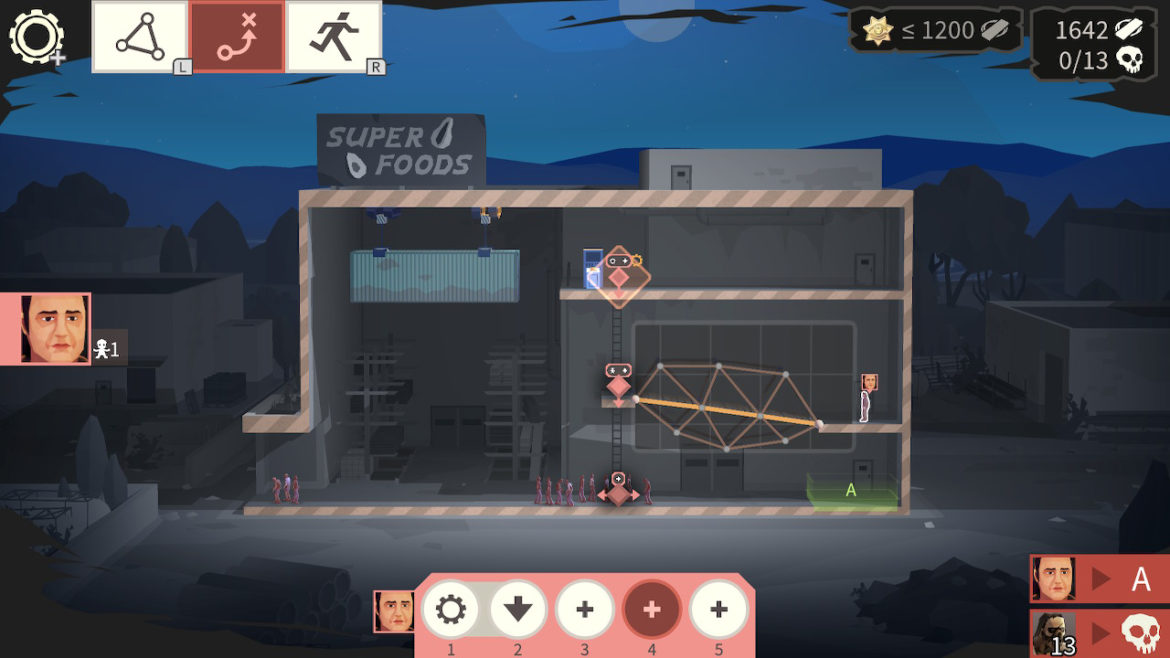The width and height of the screenshot is (1170, 658).
Task: Choose the gear command in slot 1
Action: pos(451,609)
